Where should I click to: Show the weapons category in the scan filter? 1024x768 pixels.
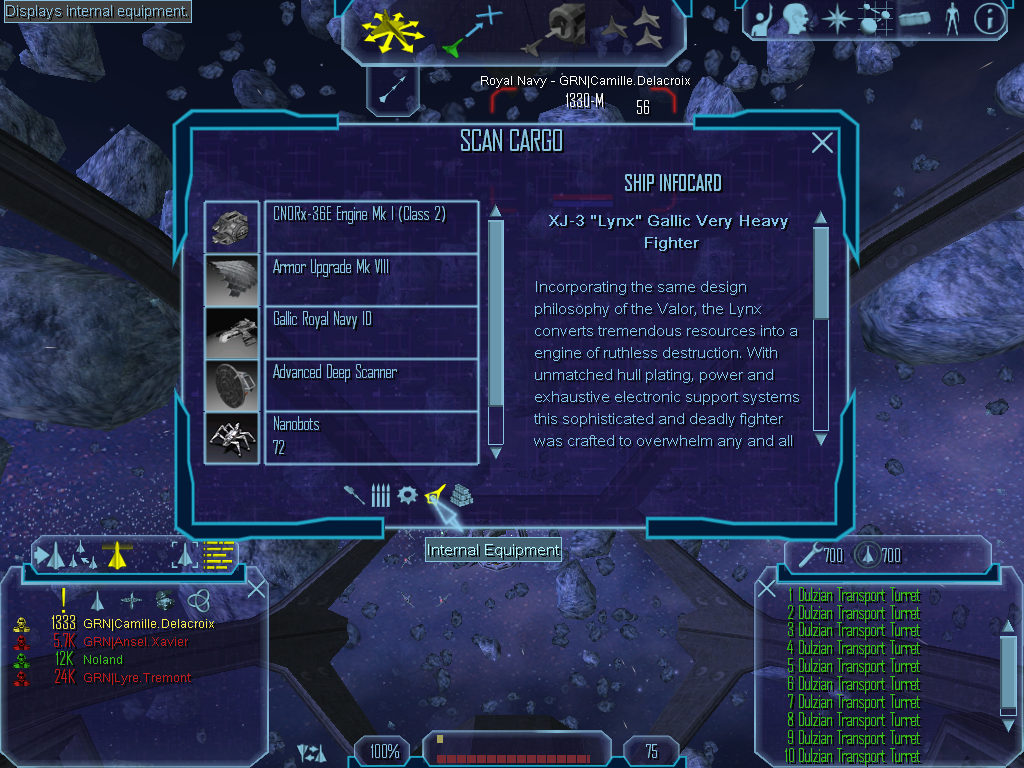[x=354, y=495]
